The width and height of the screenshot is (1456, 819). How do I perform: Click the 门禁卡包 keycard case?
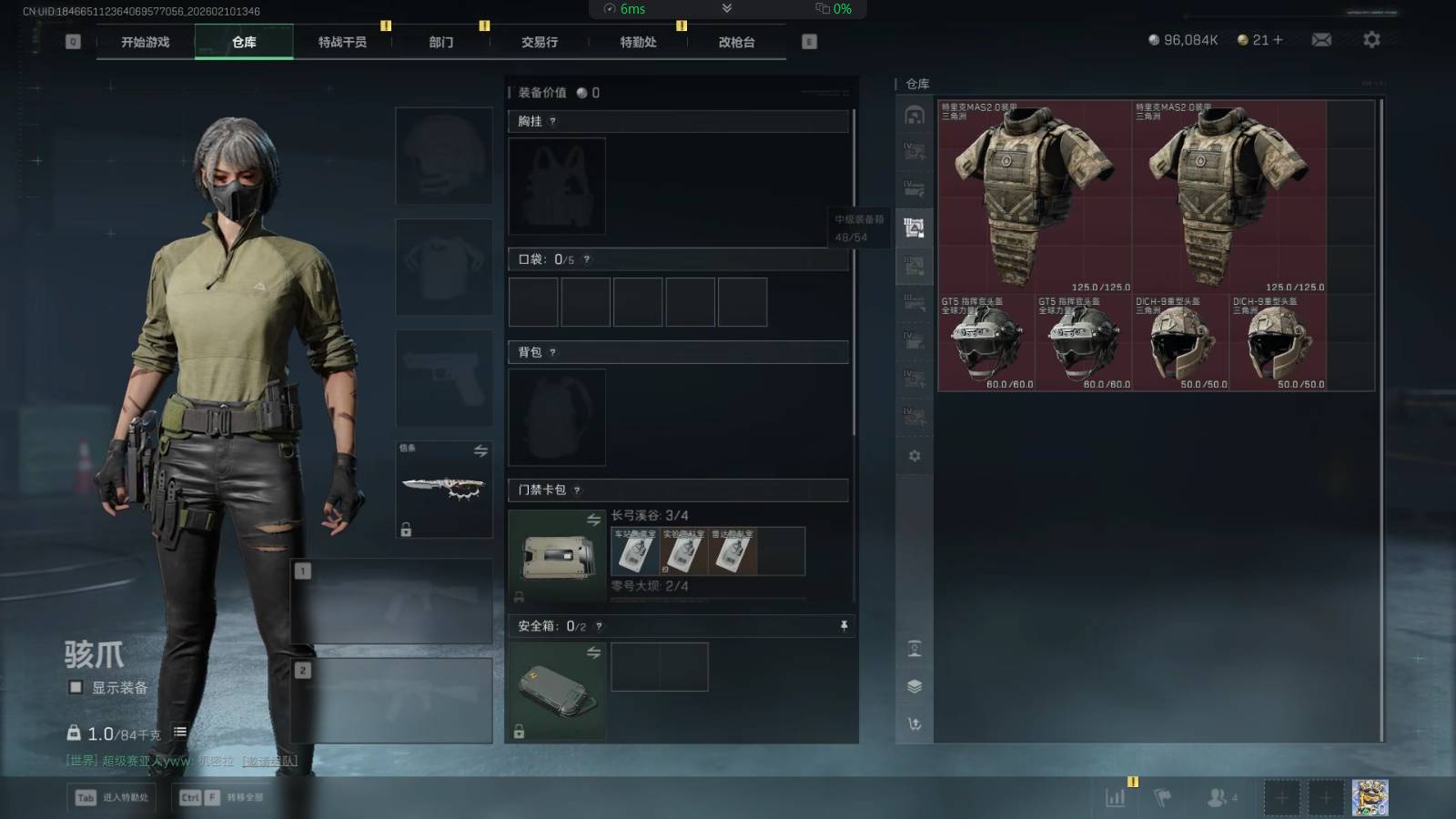coord(556,555)
